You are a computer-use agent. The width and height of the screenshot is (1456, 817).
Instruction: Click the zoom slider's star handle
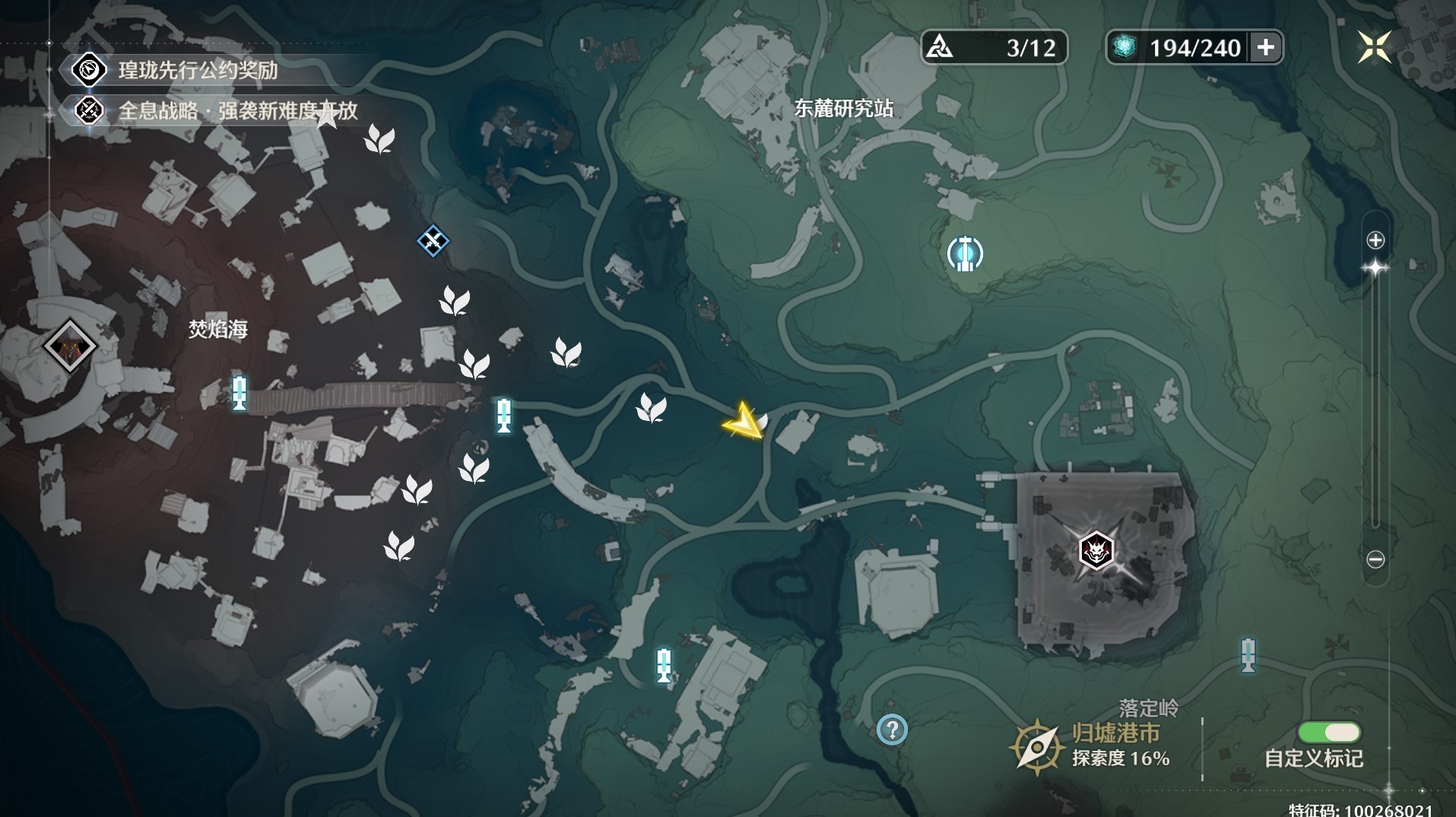click(x=1375, y=268)
